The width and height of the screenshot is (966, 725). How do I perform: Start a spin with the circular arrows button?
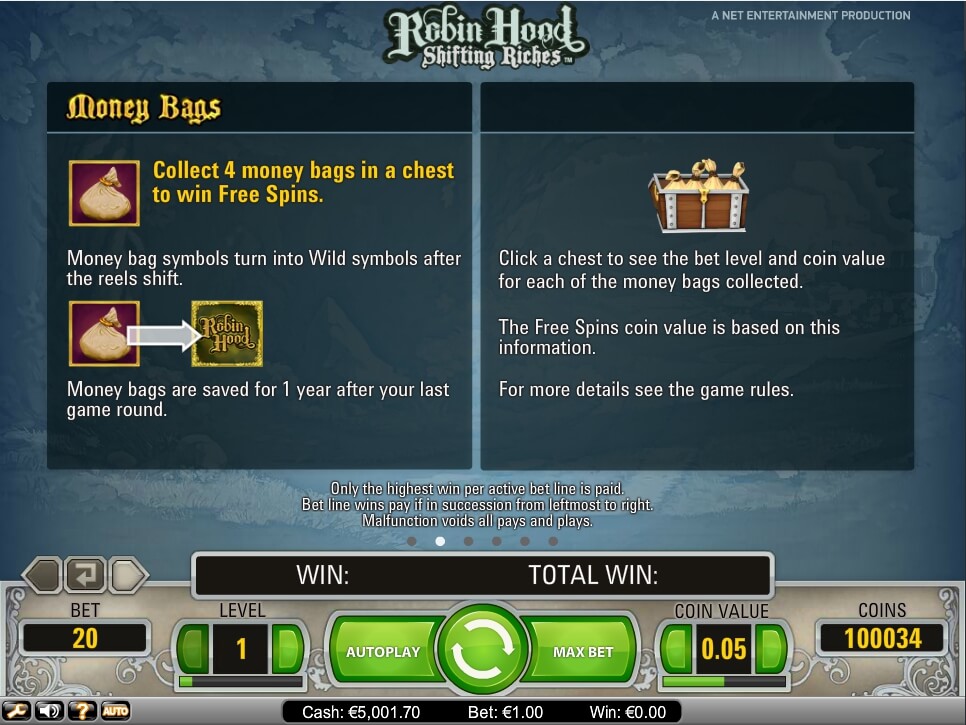(482, 651)
